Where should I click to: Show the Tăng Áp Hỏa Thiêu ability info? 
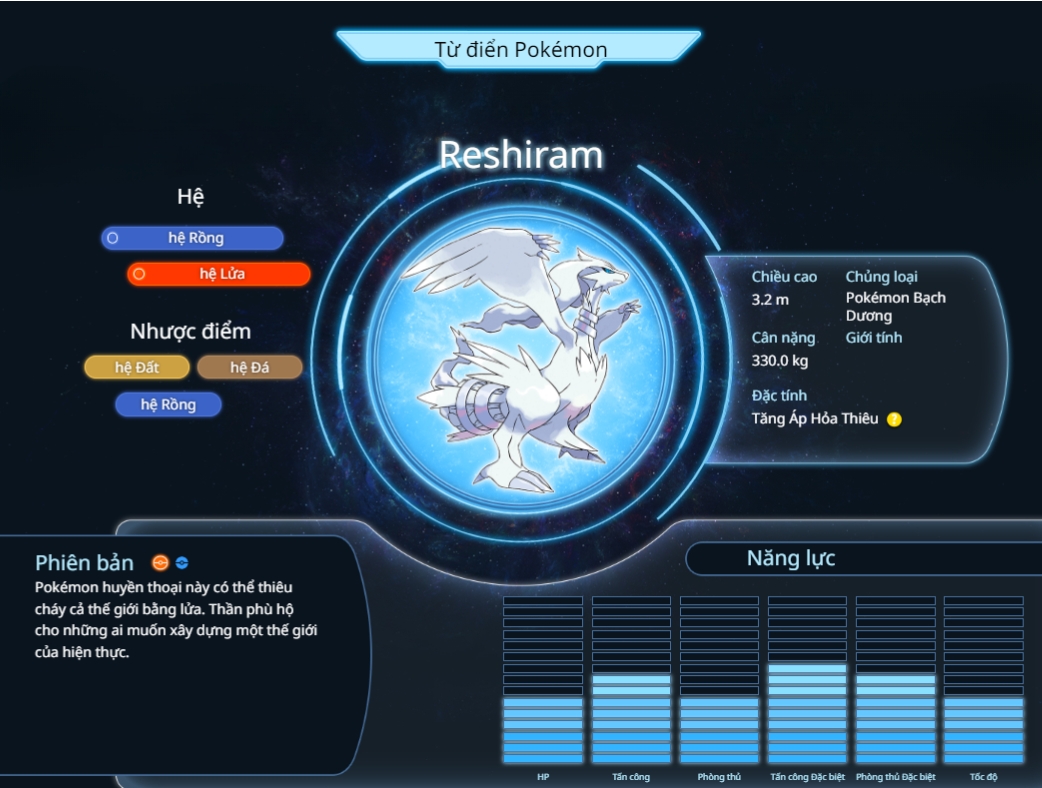894,419
